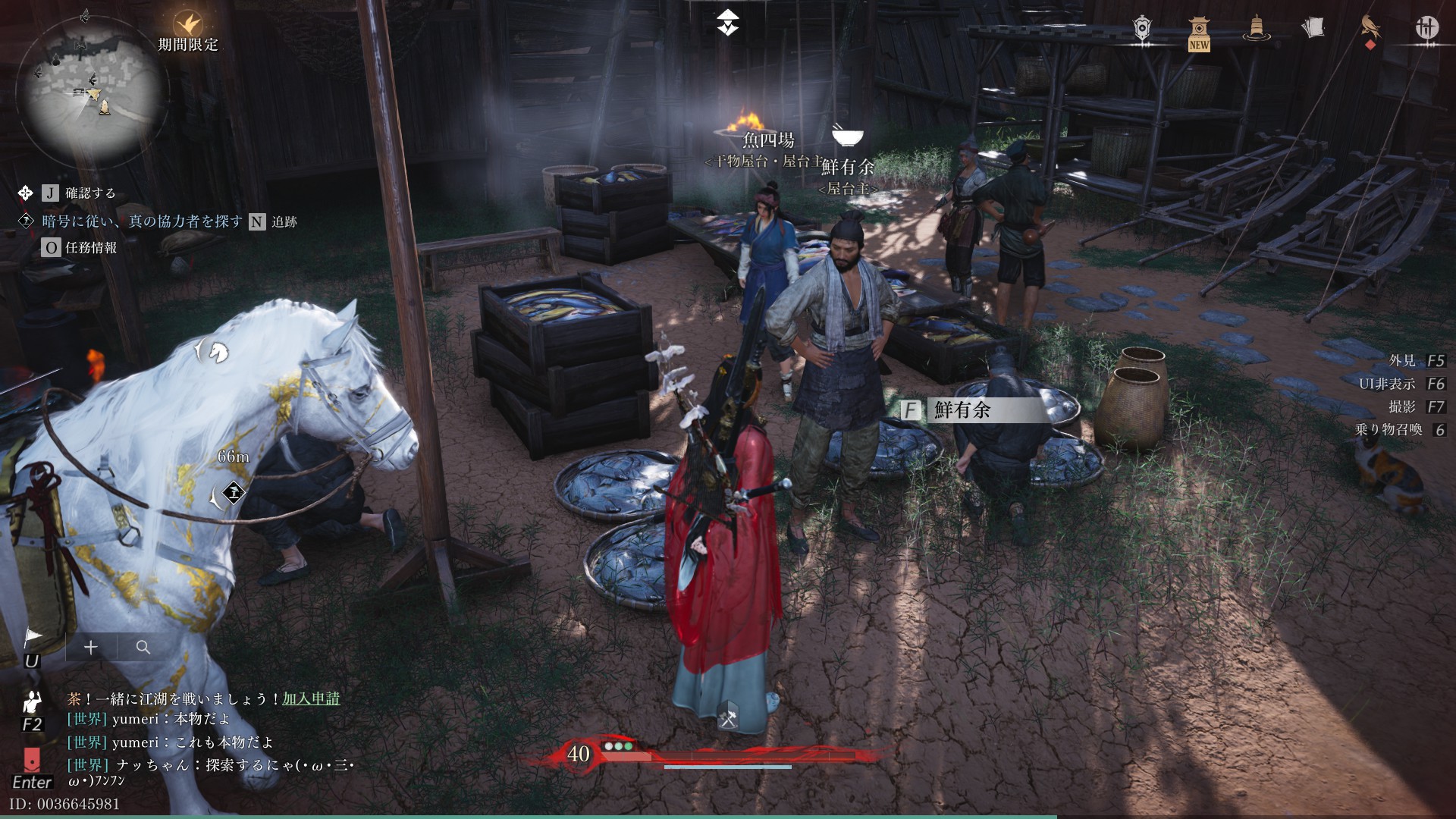The height and width of the screenshot is (819, 1456).
Task: Click the magnifying glass search button
Action: click(x=143, y=647)
